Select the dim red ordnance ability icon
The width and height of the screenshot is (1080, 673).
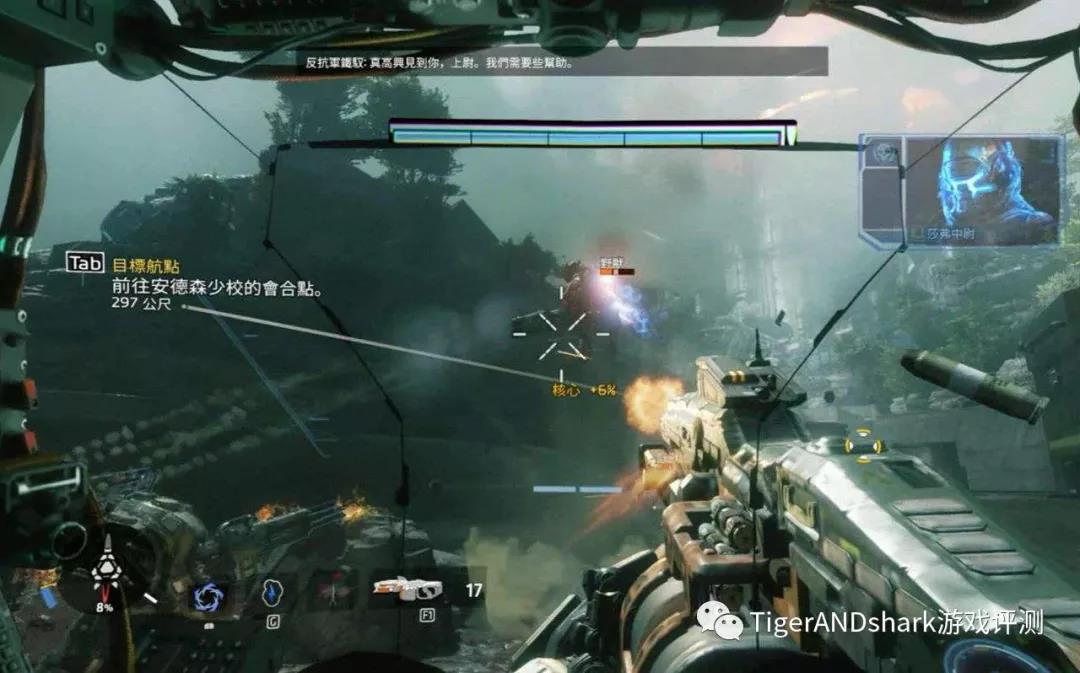click(x=333, y=592)
